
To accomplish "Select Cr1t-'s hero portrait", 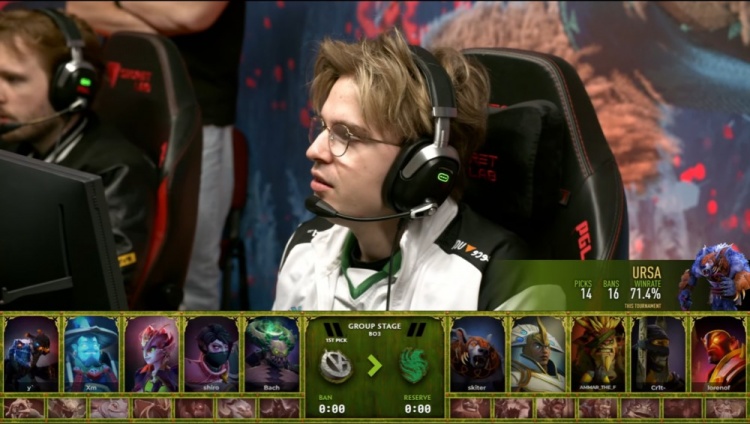I will pos(658,353).
